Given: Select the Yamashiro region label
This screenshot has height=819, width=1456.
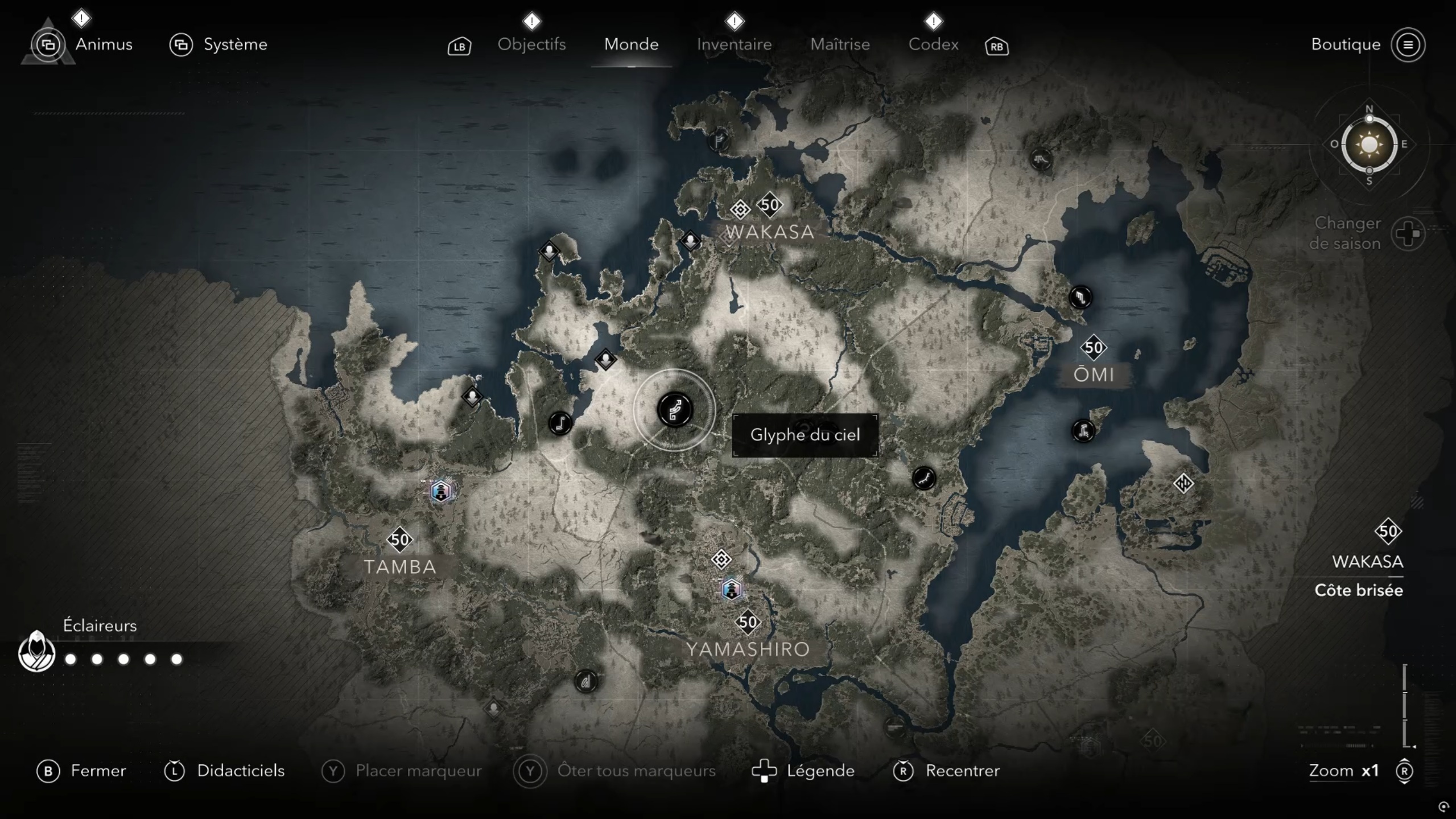Looking at the screenshot, I should pos(748,649).
